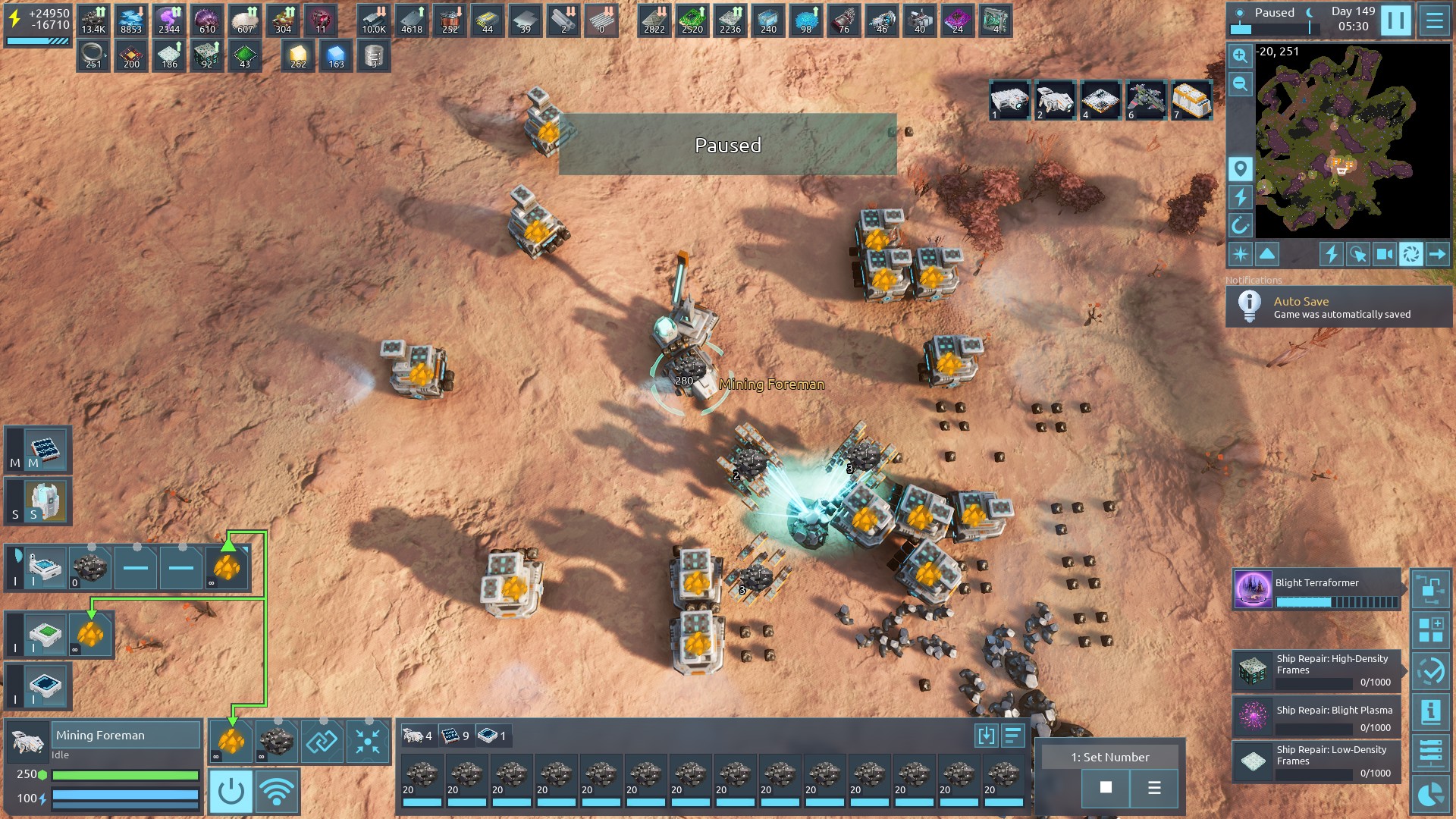The height and width of the screenshot is (819, 1456).
Task: Open the main hamburger menu
Action: pyautogui.click(x=1434, y=20)
